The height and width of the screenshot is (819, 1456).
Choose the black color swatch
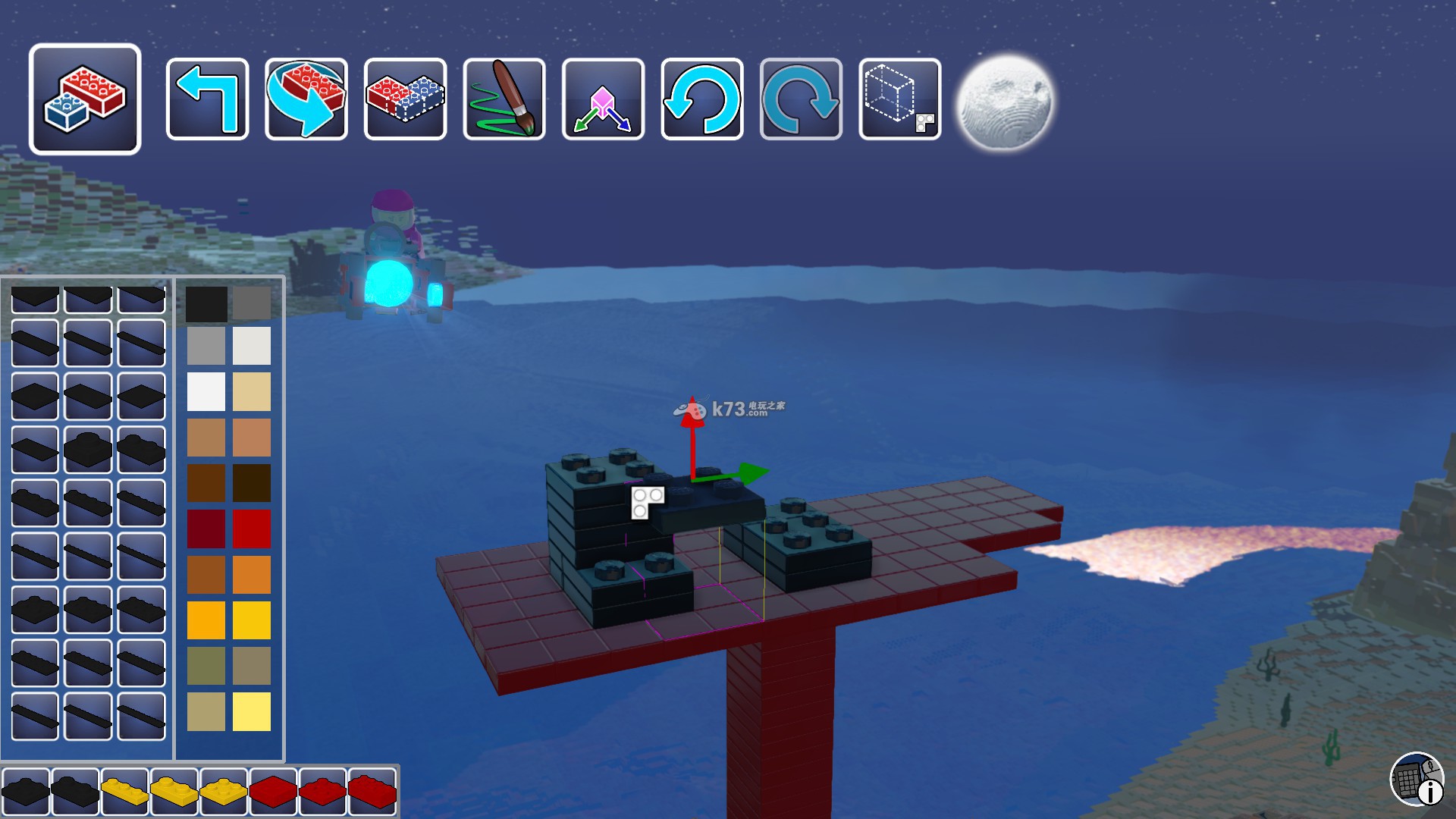tap(206, 303)
